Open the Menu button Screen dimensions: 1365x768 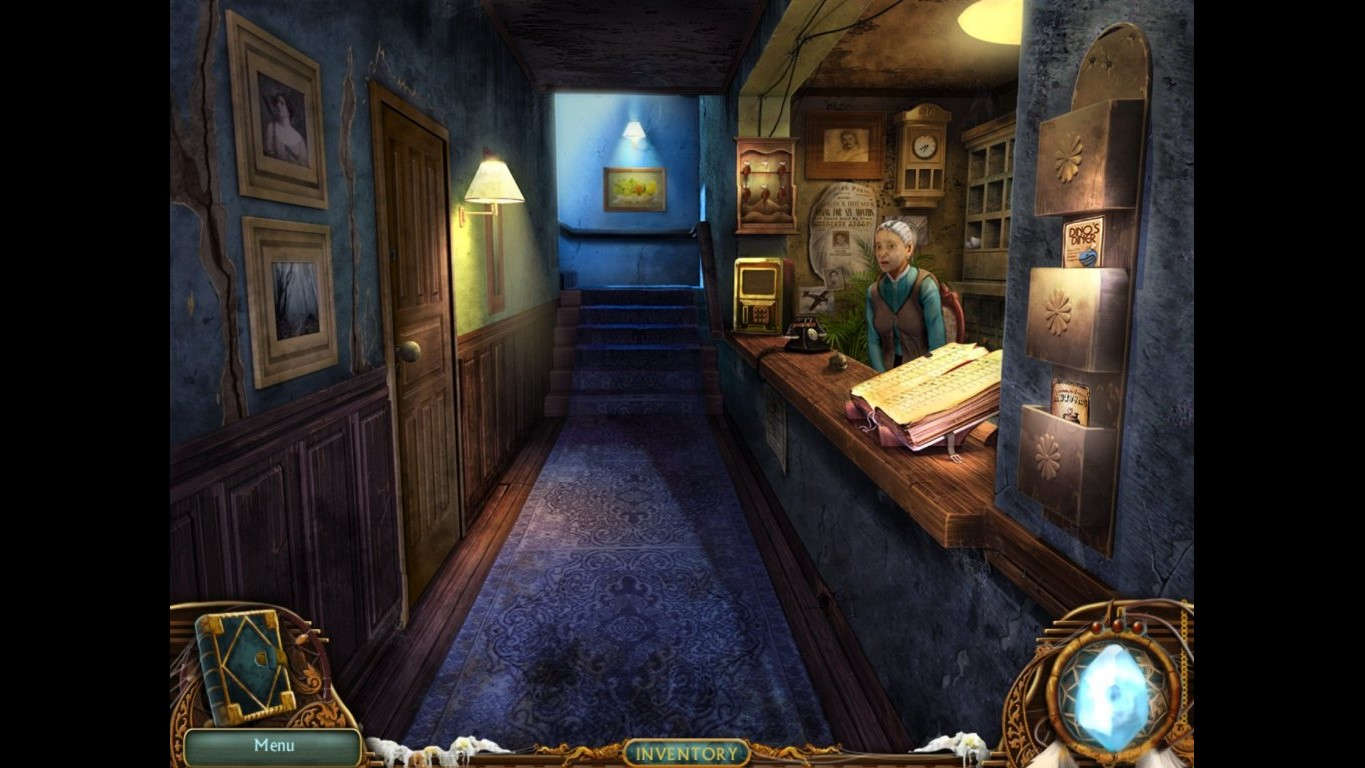pyautogui.click(x=273, y=746)
